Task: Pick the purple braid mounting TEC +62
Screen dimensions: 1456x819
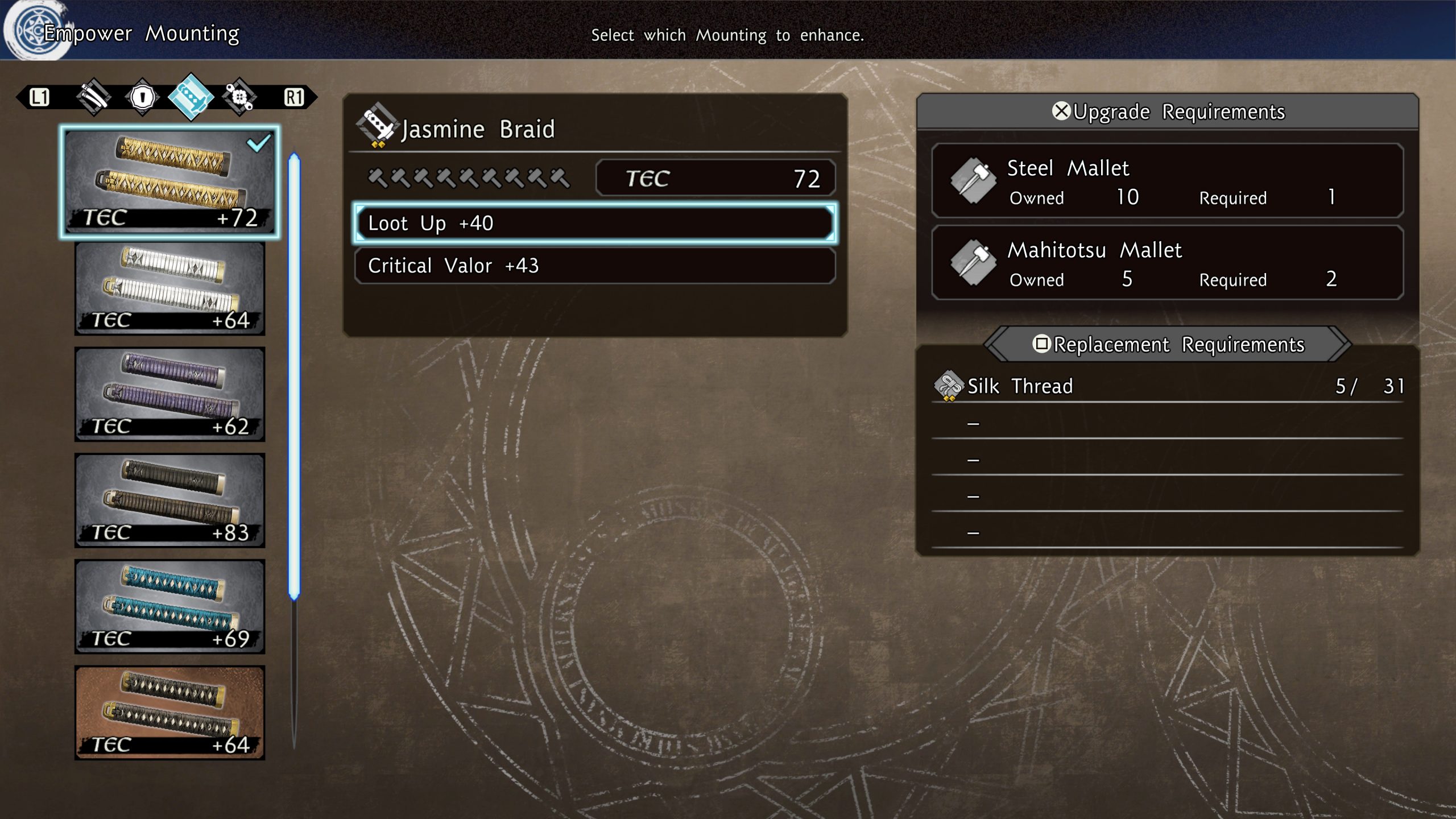Action: click(169, 394)
